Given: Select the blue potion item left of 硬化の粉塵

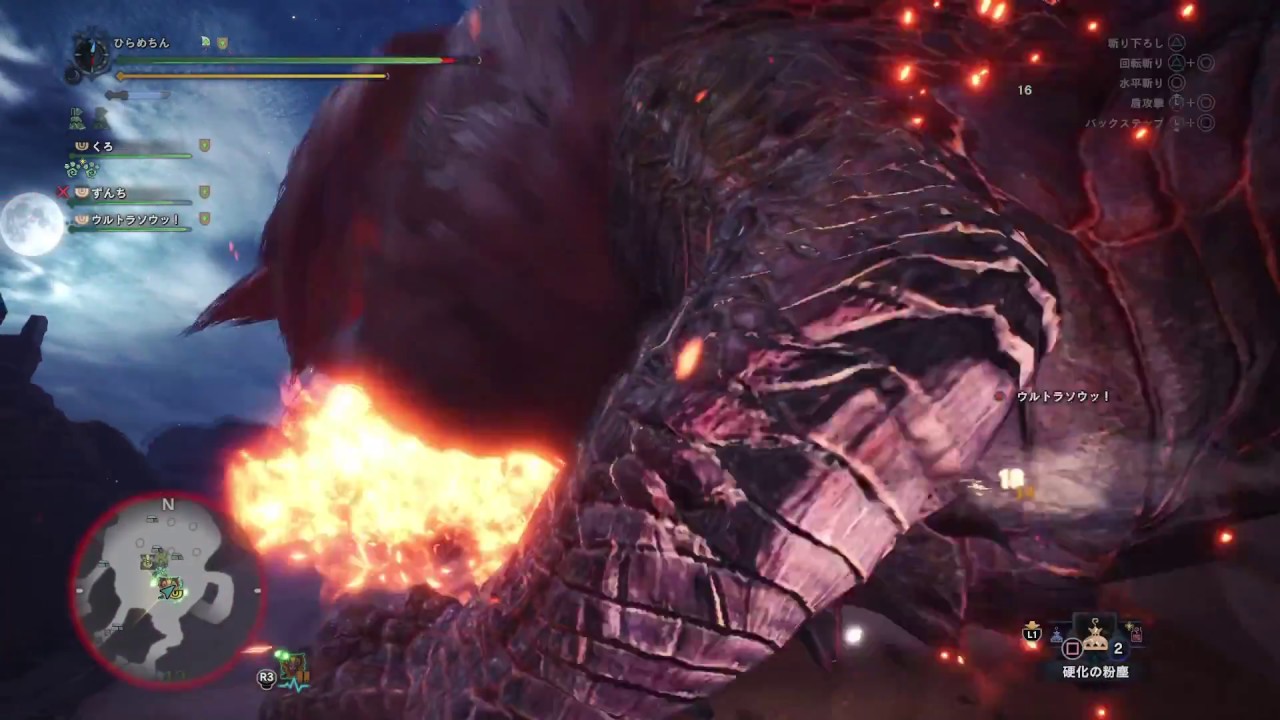Looking at the screenshot, I should [1057, 634].
